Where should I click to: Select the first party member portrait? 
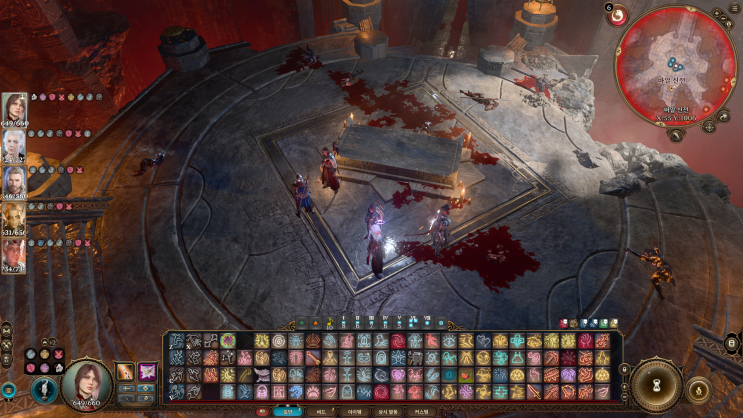14,105
